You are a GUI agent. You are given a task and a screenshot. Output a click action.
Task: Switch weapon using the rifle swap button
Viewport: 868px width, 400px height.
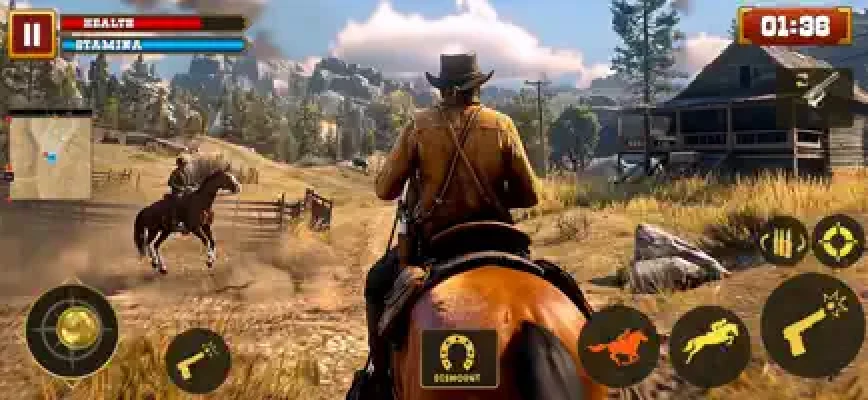[814, 87]
